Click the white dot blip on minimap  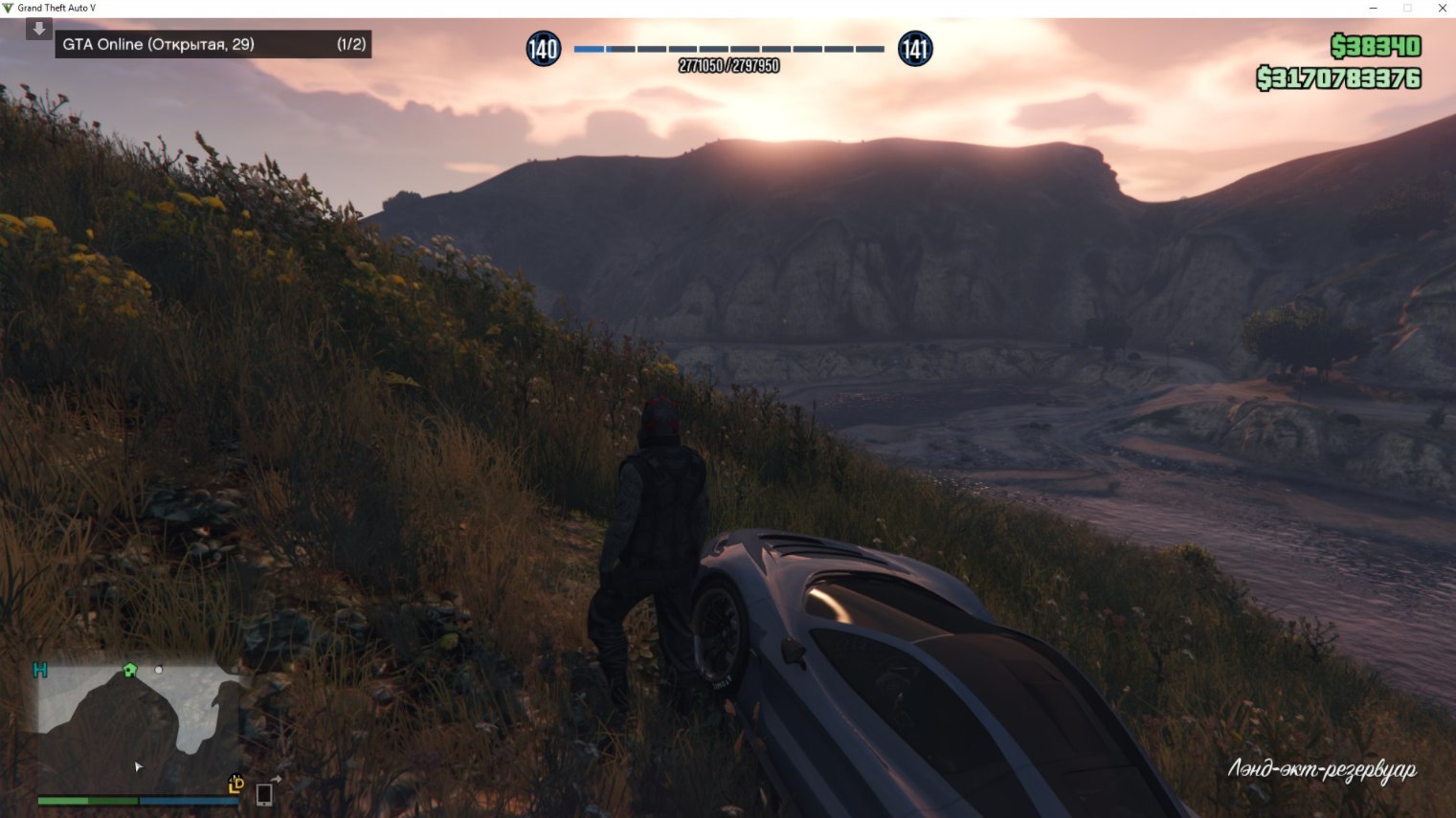click(x=159, y=670)
